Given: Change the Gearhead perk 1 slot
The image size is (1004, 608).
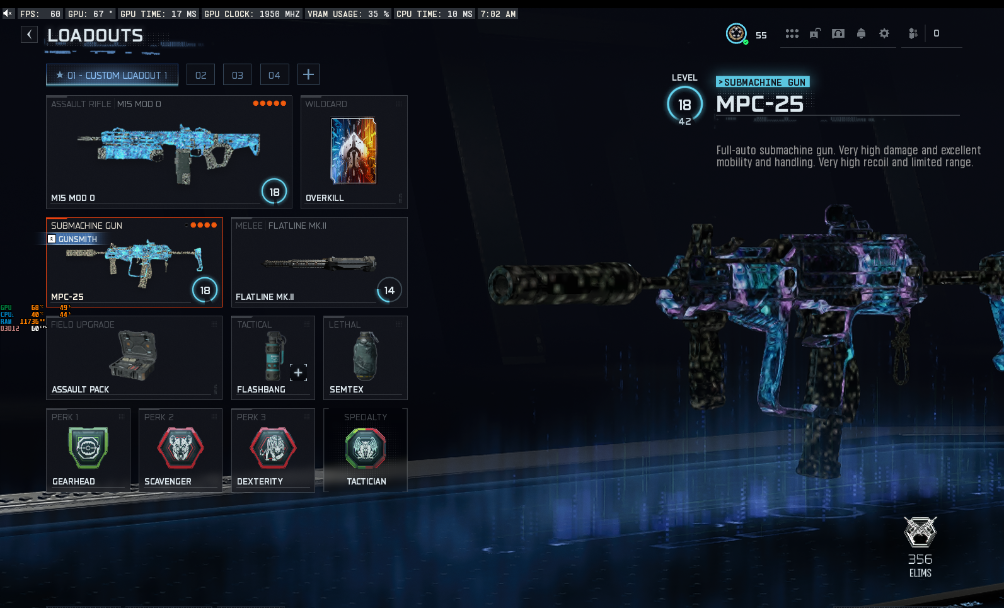Looking at the screenshot, I should click(x=87, y=449).
